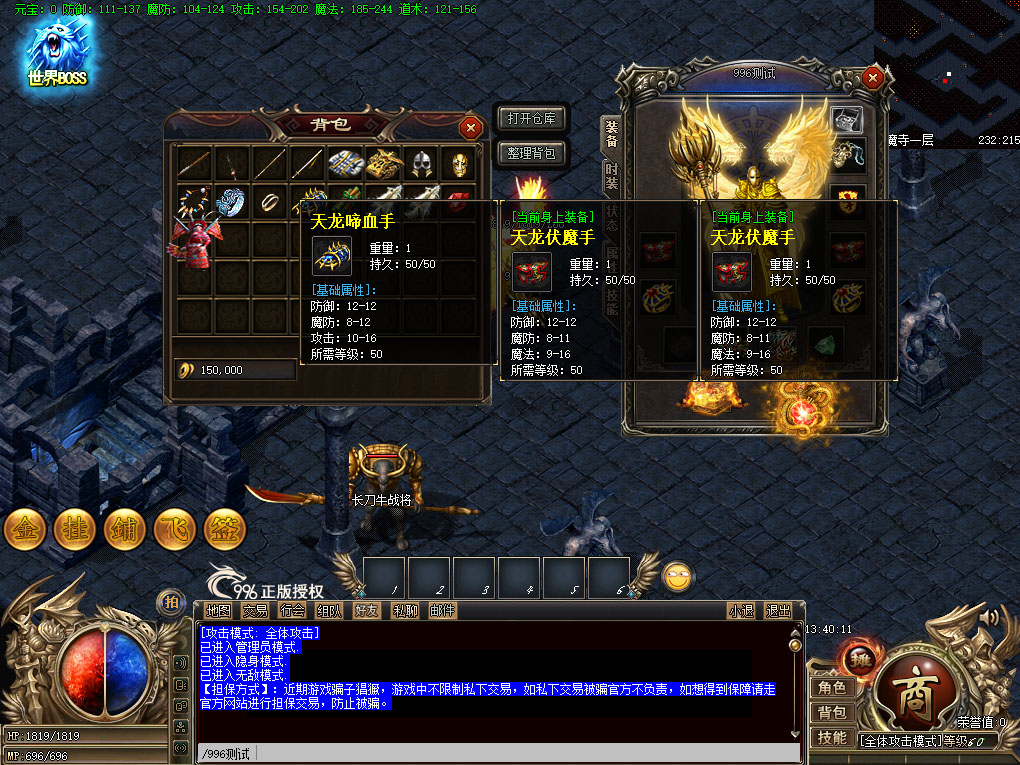
Task: Select the golden mask in the backpack
Action: coord(457,164)
